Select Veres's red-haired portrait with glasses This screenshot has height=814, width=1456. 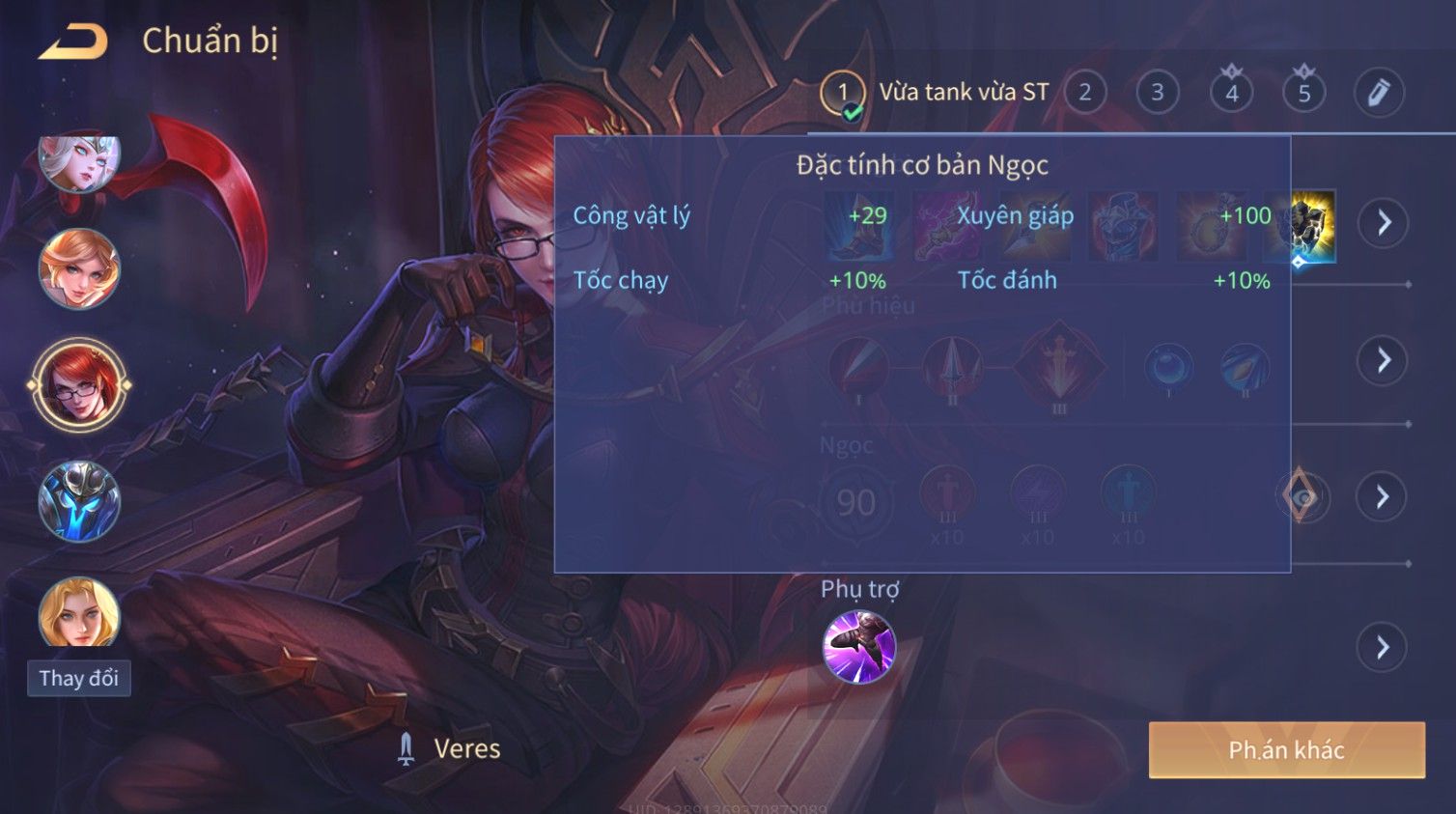[x=79, y=384]
